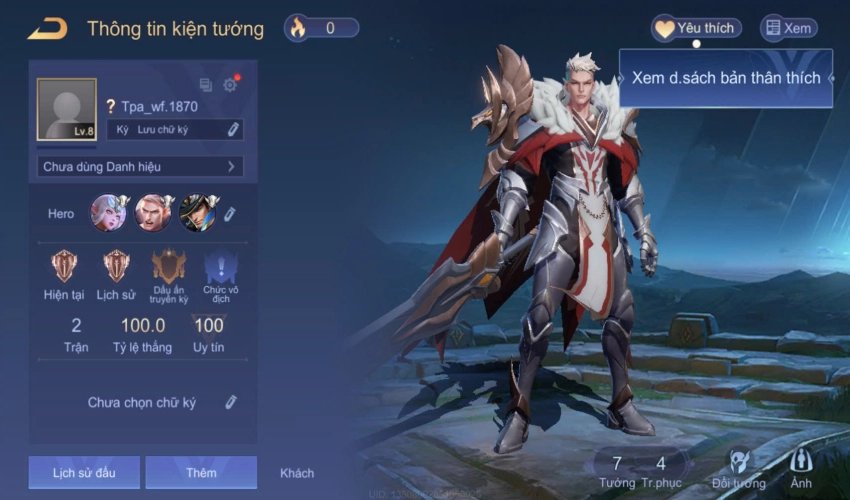Expand the Chưa dùng Danh hiệu title row
The width and height of the screenshot is (850, 500).
[x=140, y=167]
